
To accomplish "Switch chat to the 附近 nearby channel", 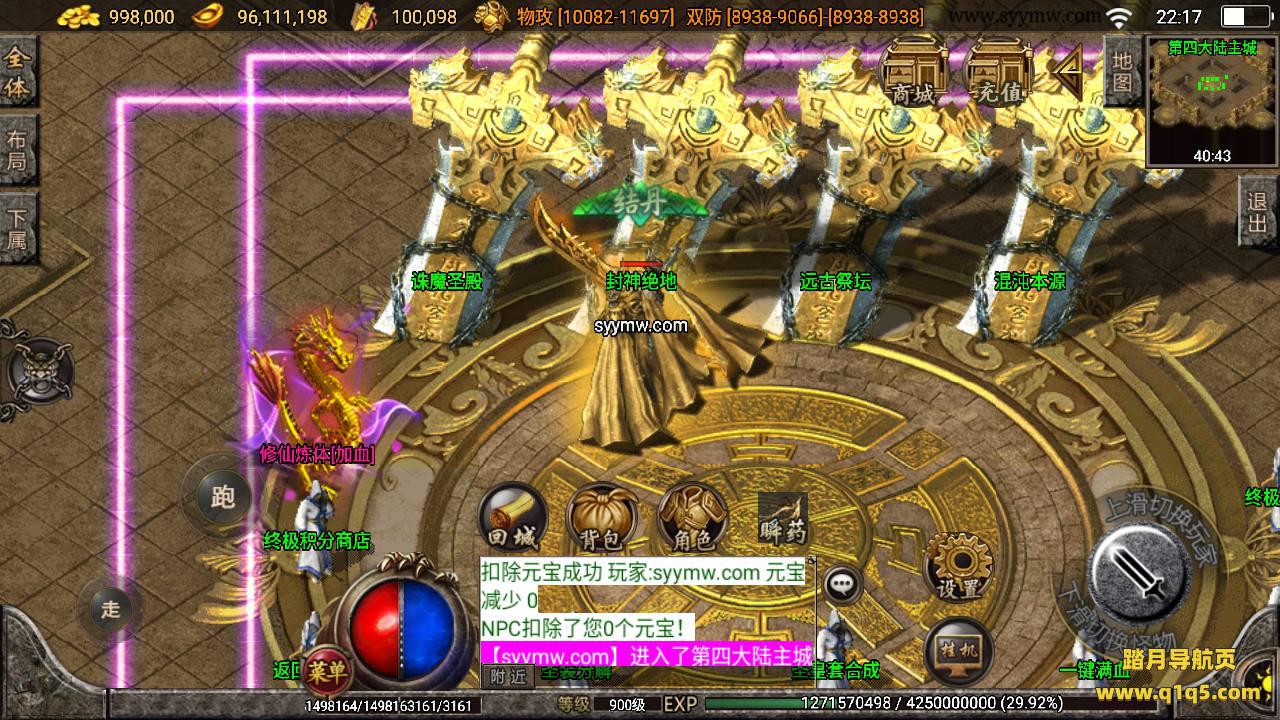I will click(508, 677).
